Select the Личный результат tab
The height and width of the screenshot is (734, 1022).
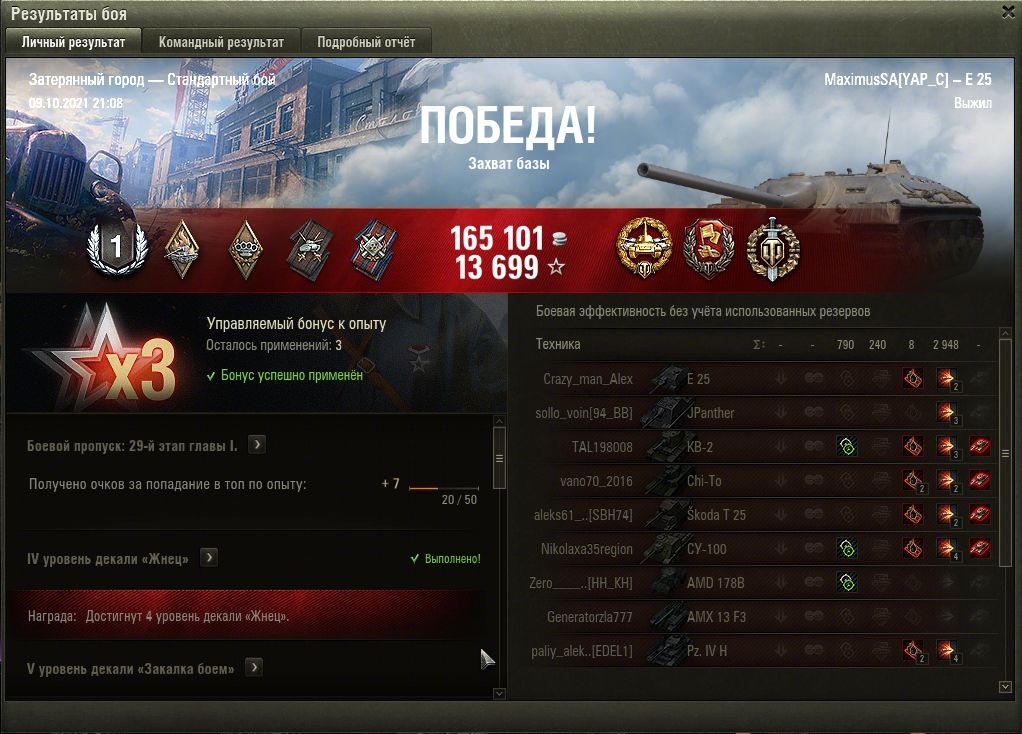coord(73,42)
